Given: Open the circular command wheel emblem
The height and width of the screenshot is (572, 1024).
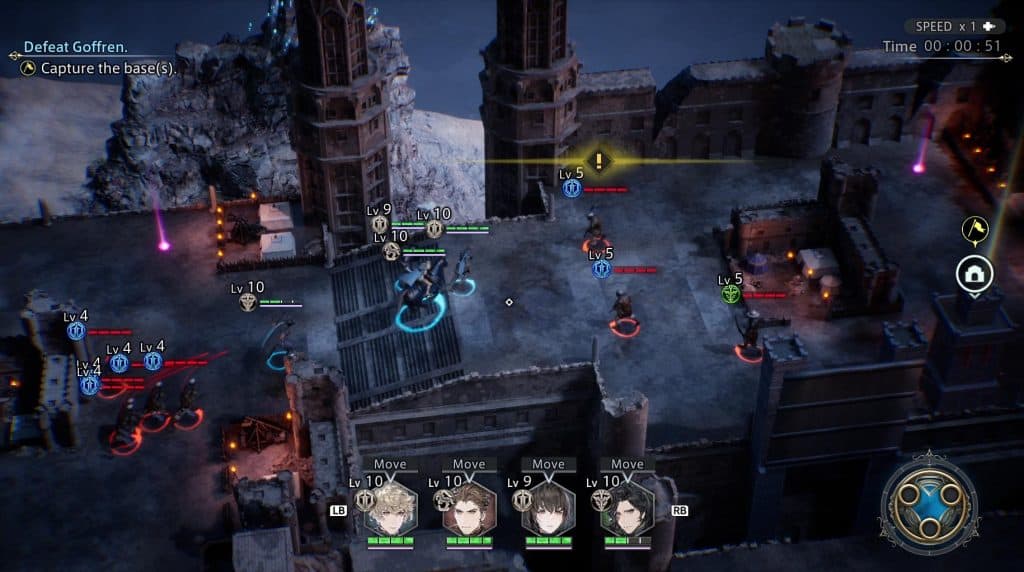Looking at the screenshot, I should pyautogui.click(x=929, y=505).
